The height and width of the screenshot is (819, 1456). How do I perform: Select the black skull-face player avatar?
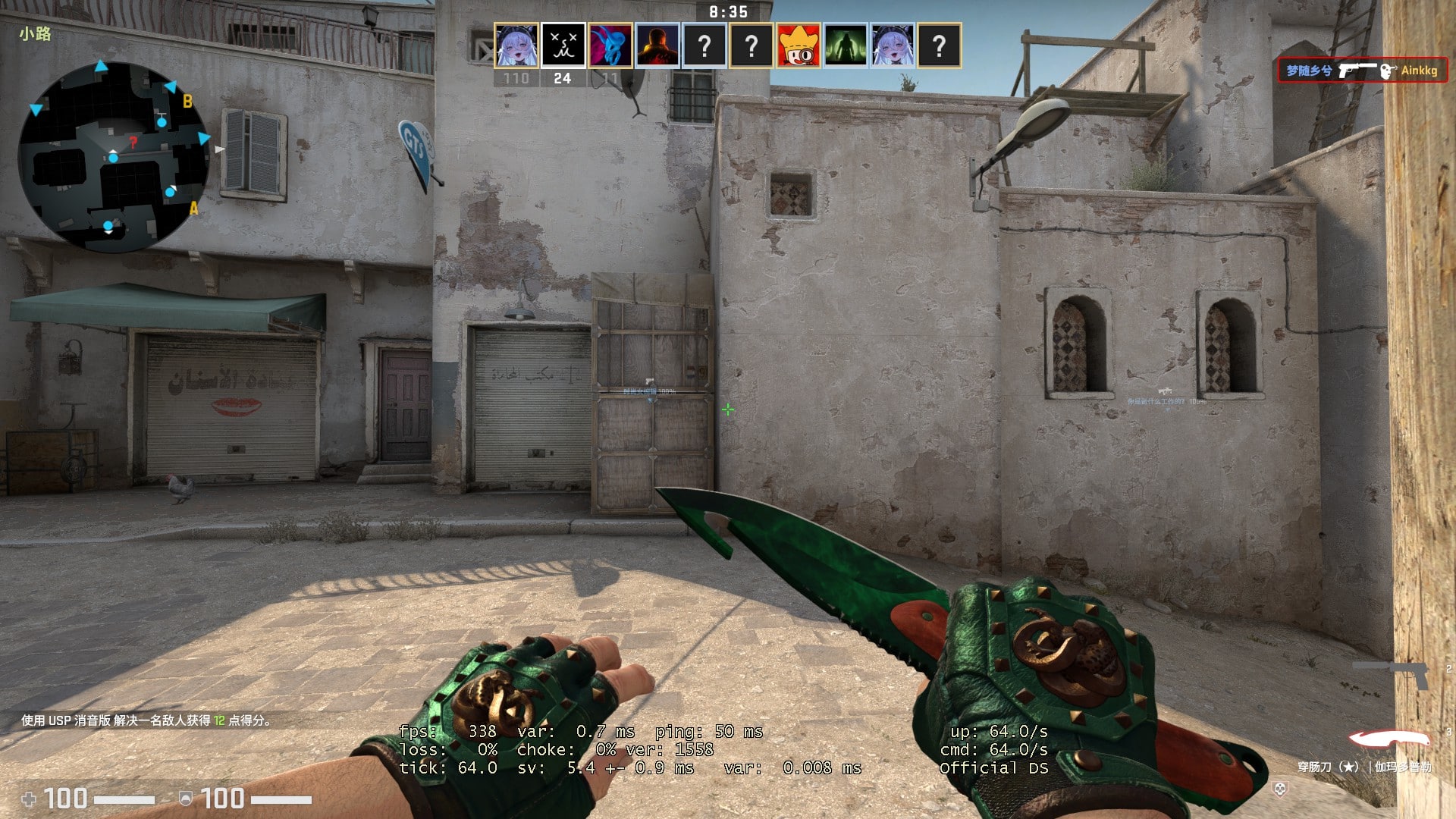(563, 45)
